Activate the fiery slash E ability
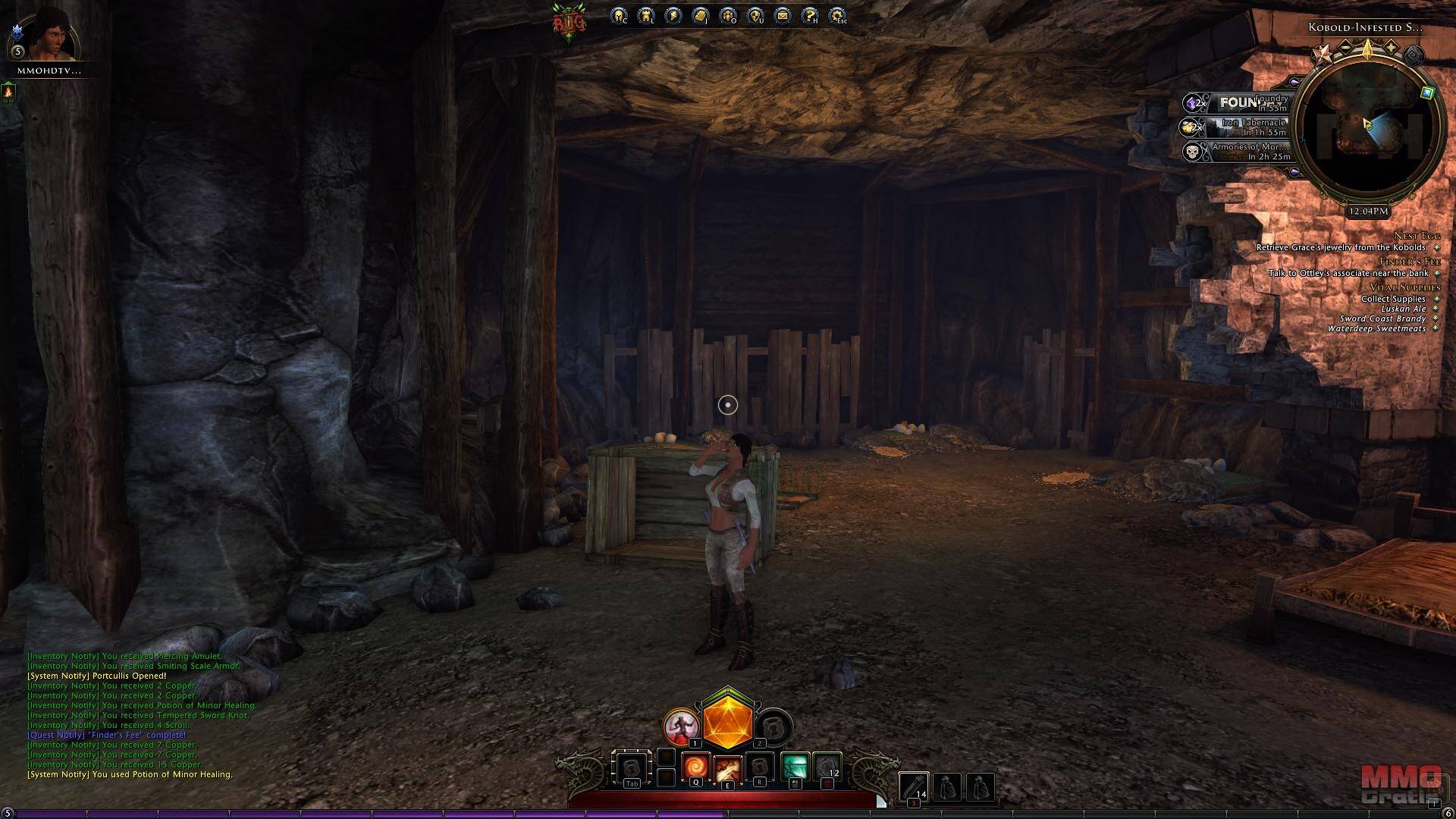This screenshot has height=819, width=1456. tap(727, 769)
